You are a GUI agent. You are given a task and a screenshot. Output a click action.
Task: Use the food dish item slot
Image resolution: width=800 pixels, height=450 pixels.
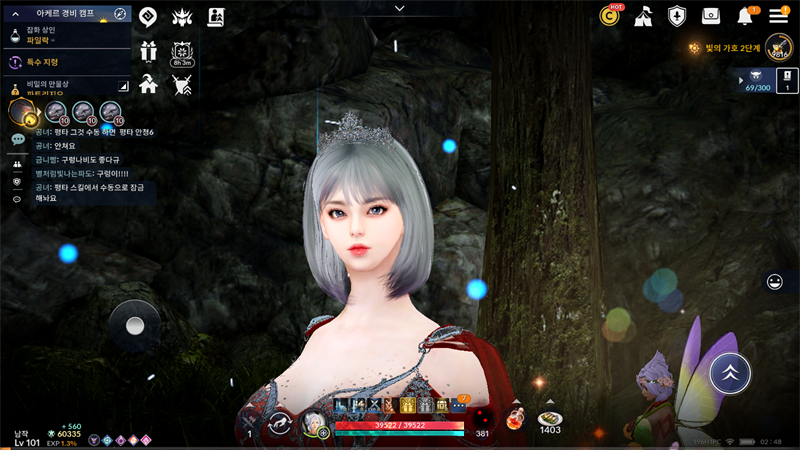549,419
